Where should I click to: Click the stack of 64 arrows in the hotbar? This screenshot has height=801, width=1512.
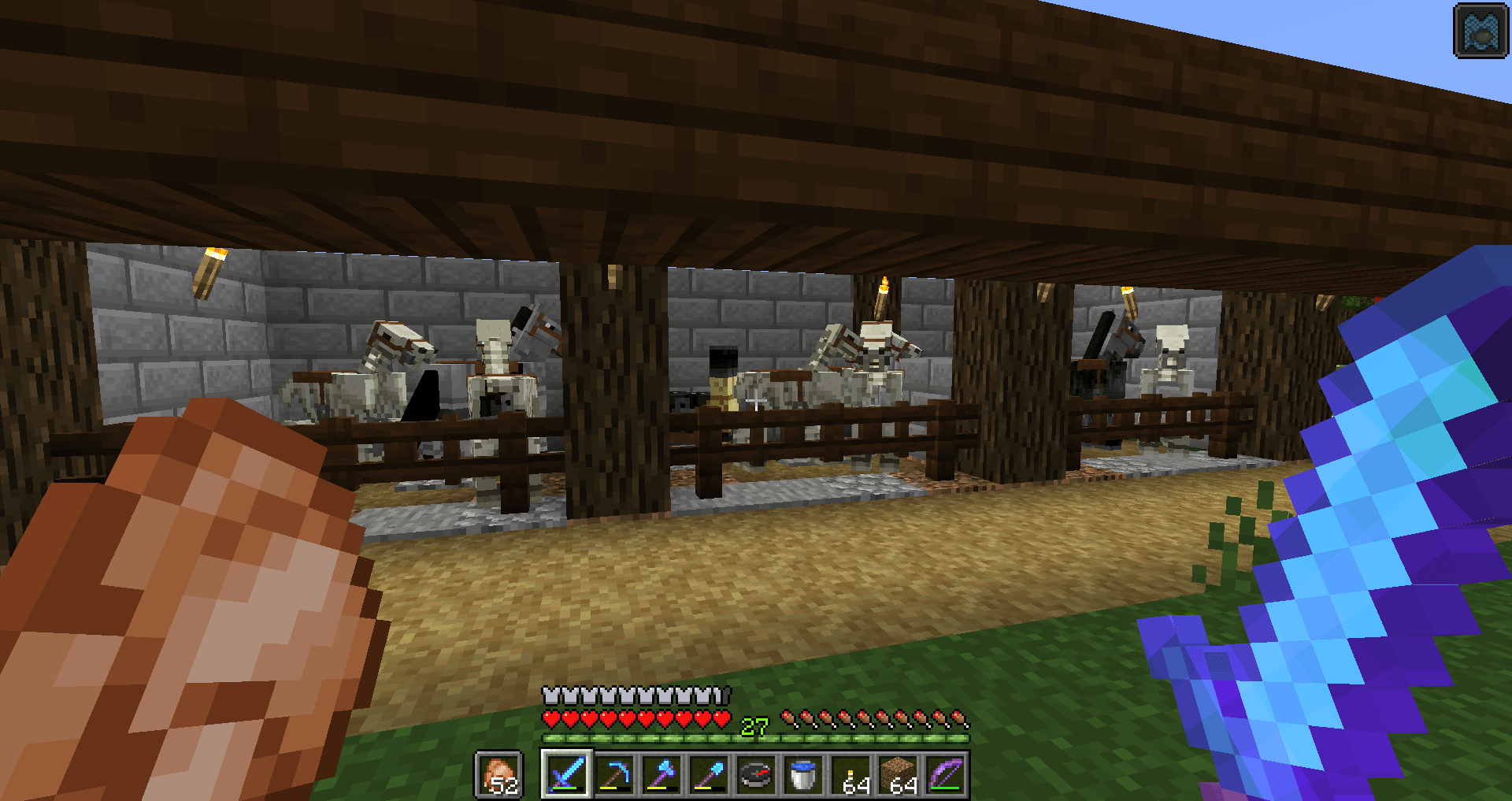click(x=849, y=773)
